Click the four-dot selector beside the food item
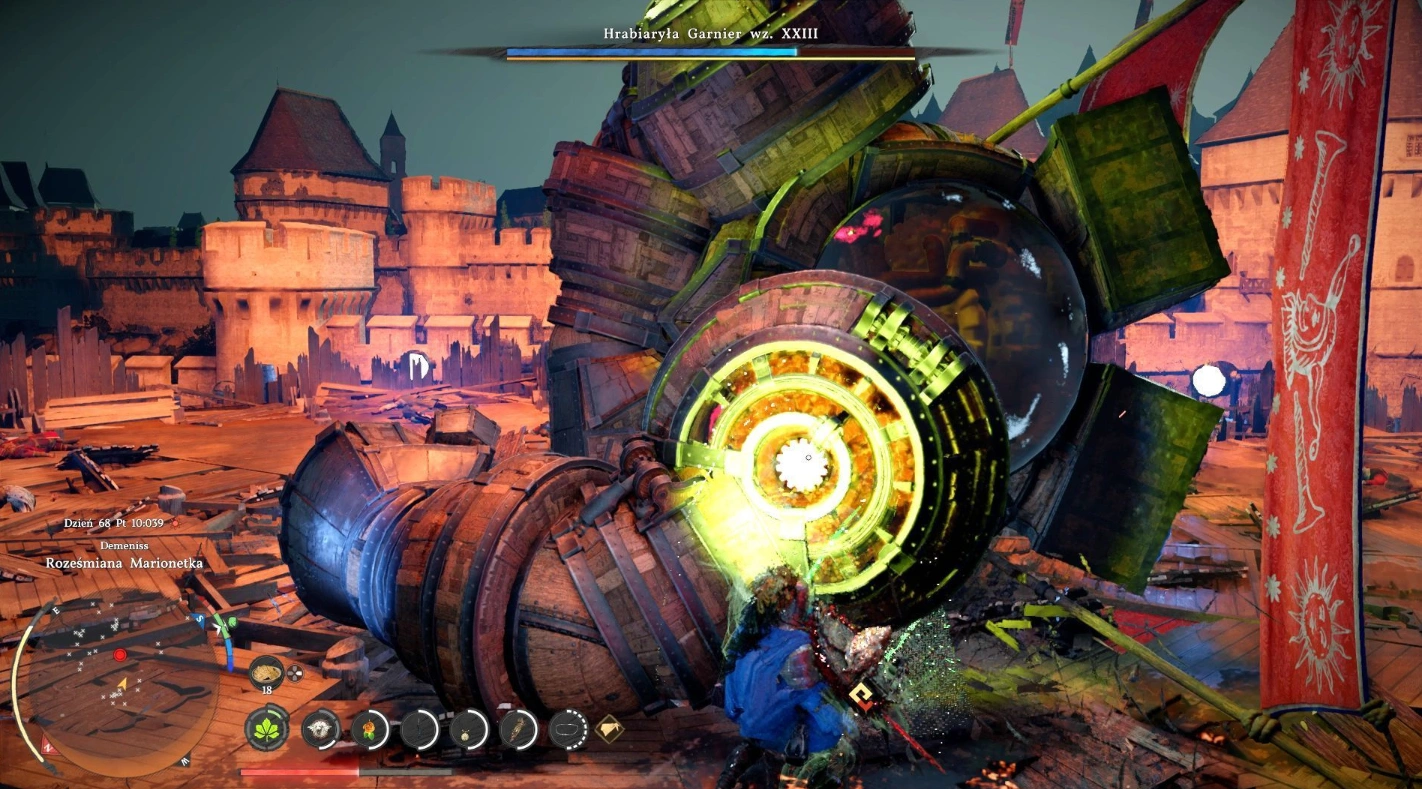 click(x=295, y=673)
